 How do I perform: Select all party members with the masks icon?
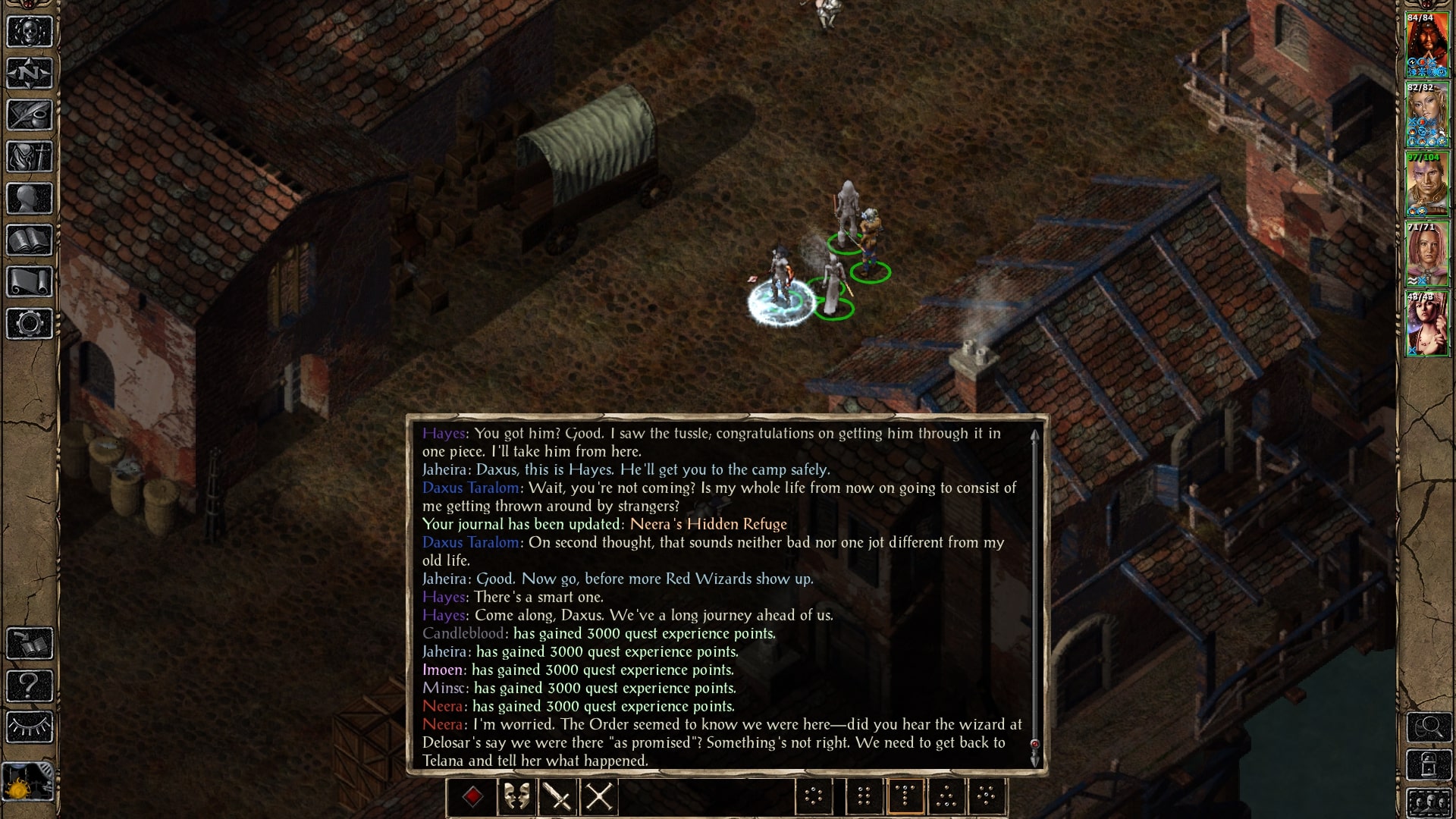[x=517, y=796]
